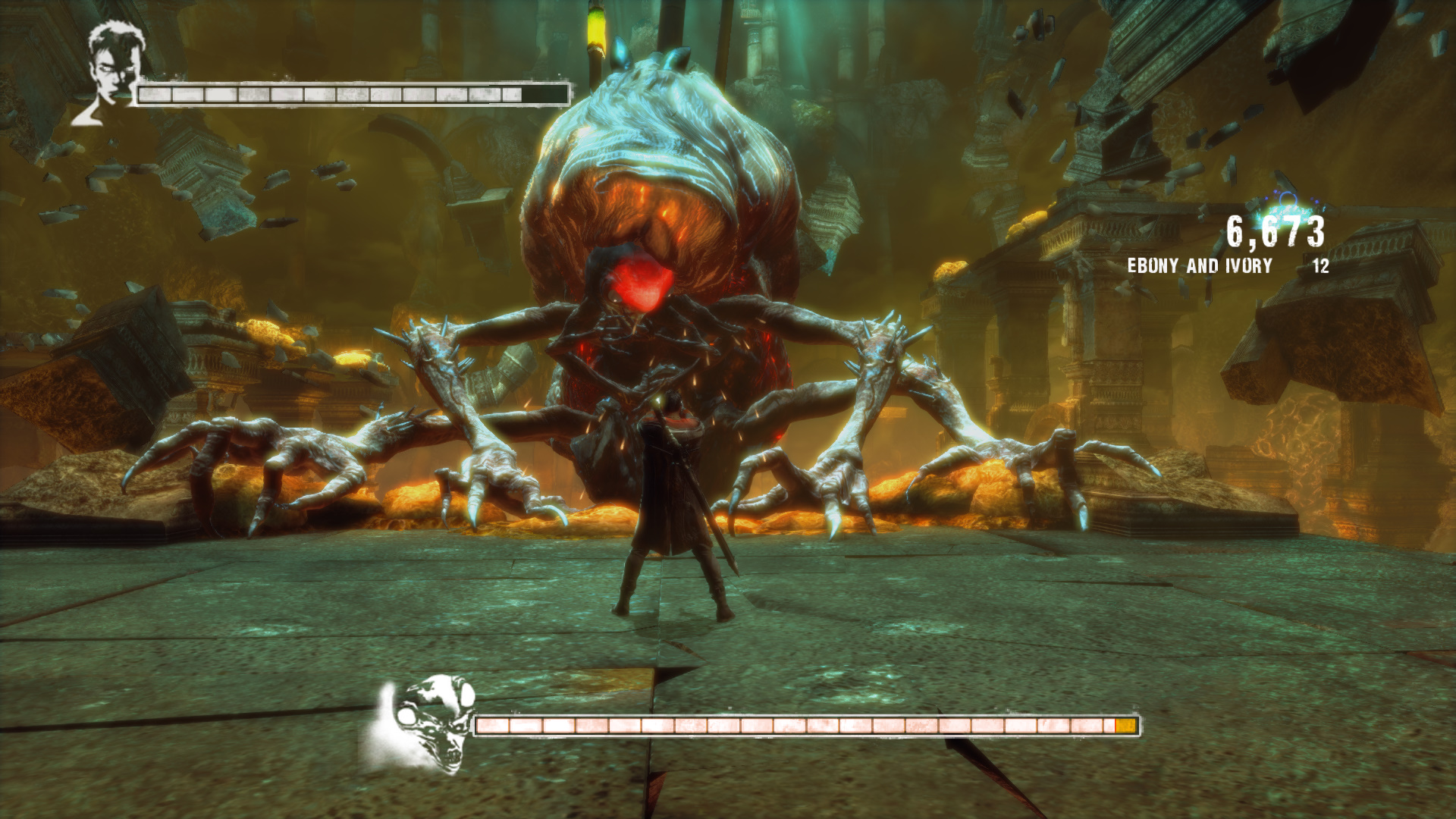Select the Ebony and Ivory weapon label
The width and height of the screenshot is (1456, 819).
point(1199,266)
